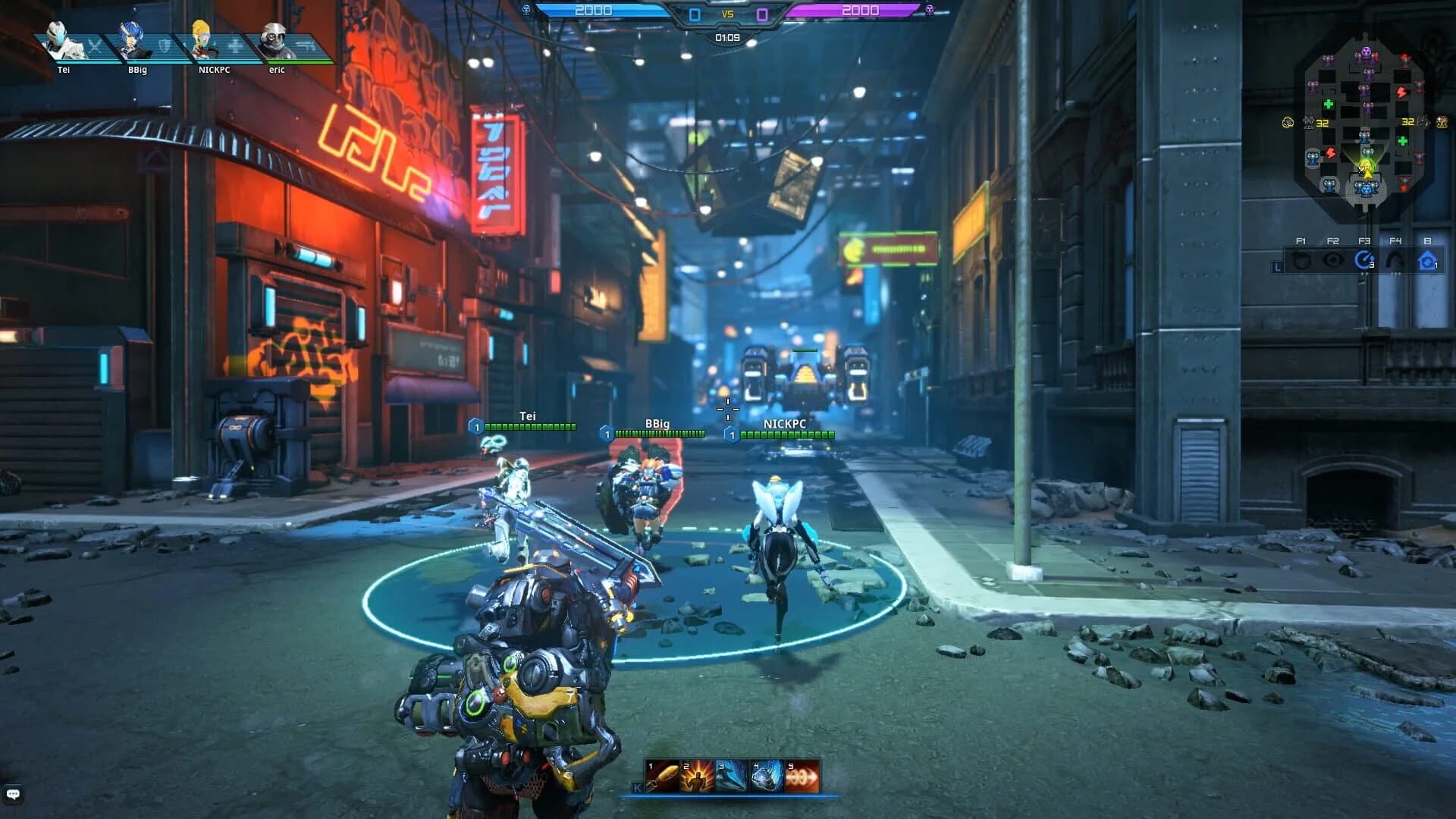Click BBig's shield role icon
This screenshot has height=819, width=1456.
pos(165,46)
